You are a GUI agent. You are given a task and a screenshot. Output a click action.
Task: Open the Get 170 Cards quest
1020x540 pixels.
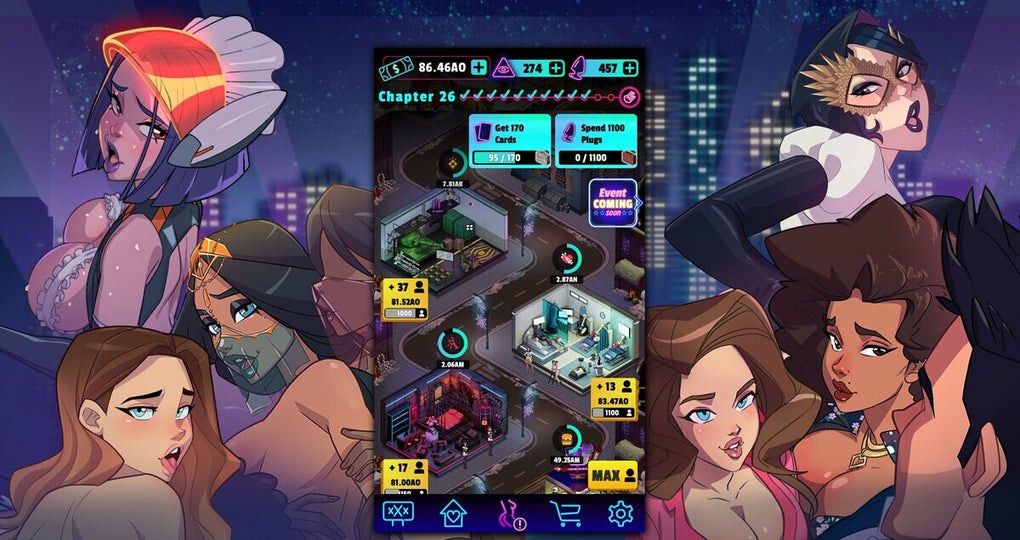[x=510, y=140]
